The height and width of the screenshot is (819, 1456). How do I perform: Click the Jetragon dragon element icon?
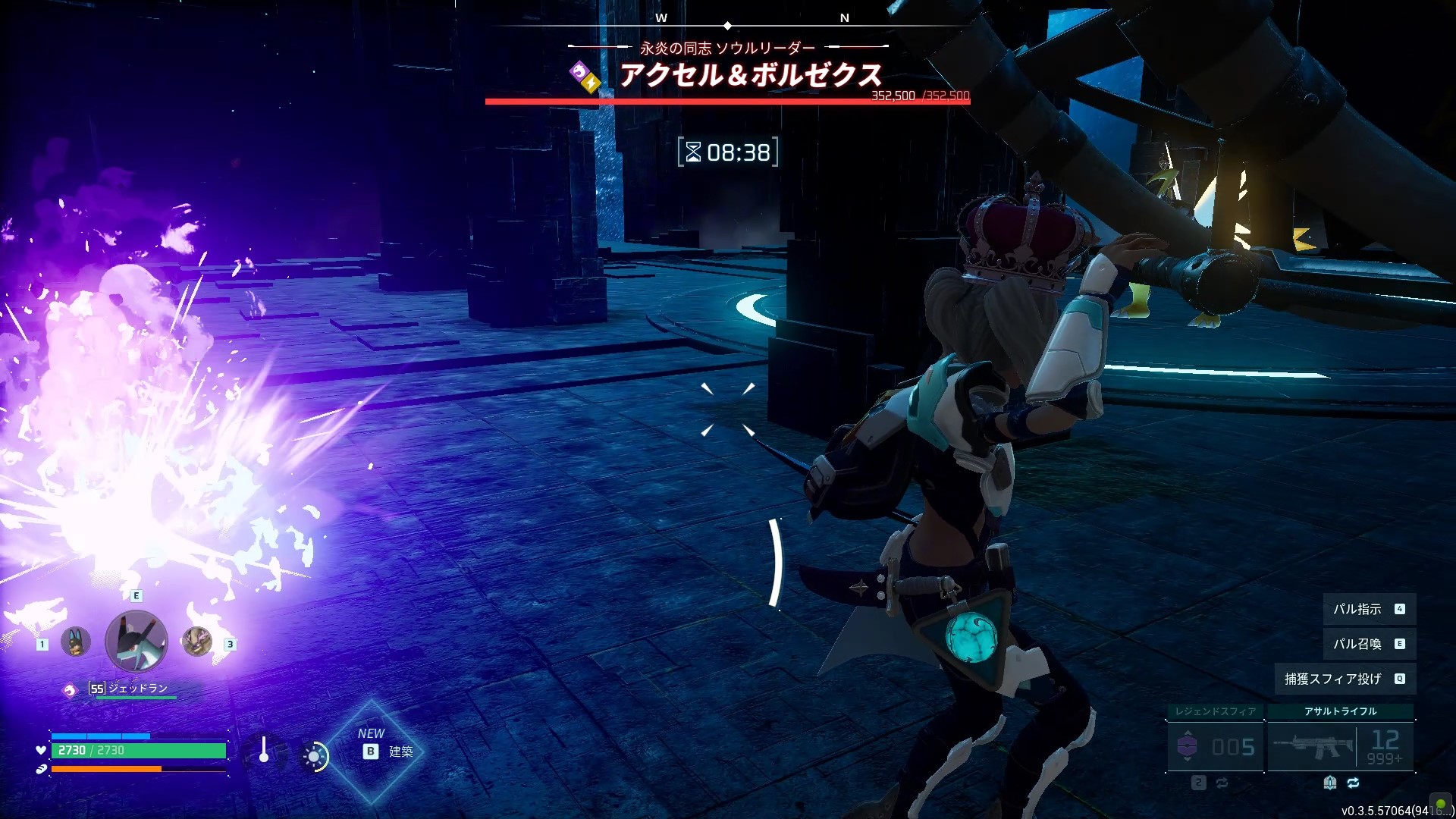pyautogui.click(x=70, y=690)
